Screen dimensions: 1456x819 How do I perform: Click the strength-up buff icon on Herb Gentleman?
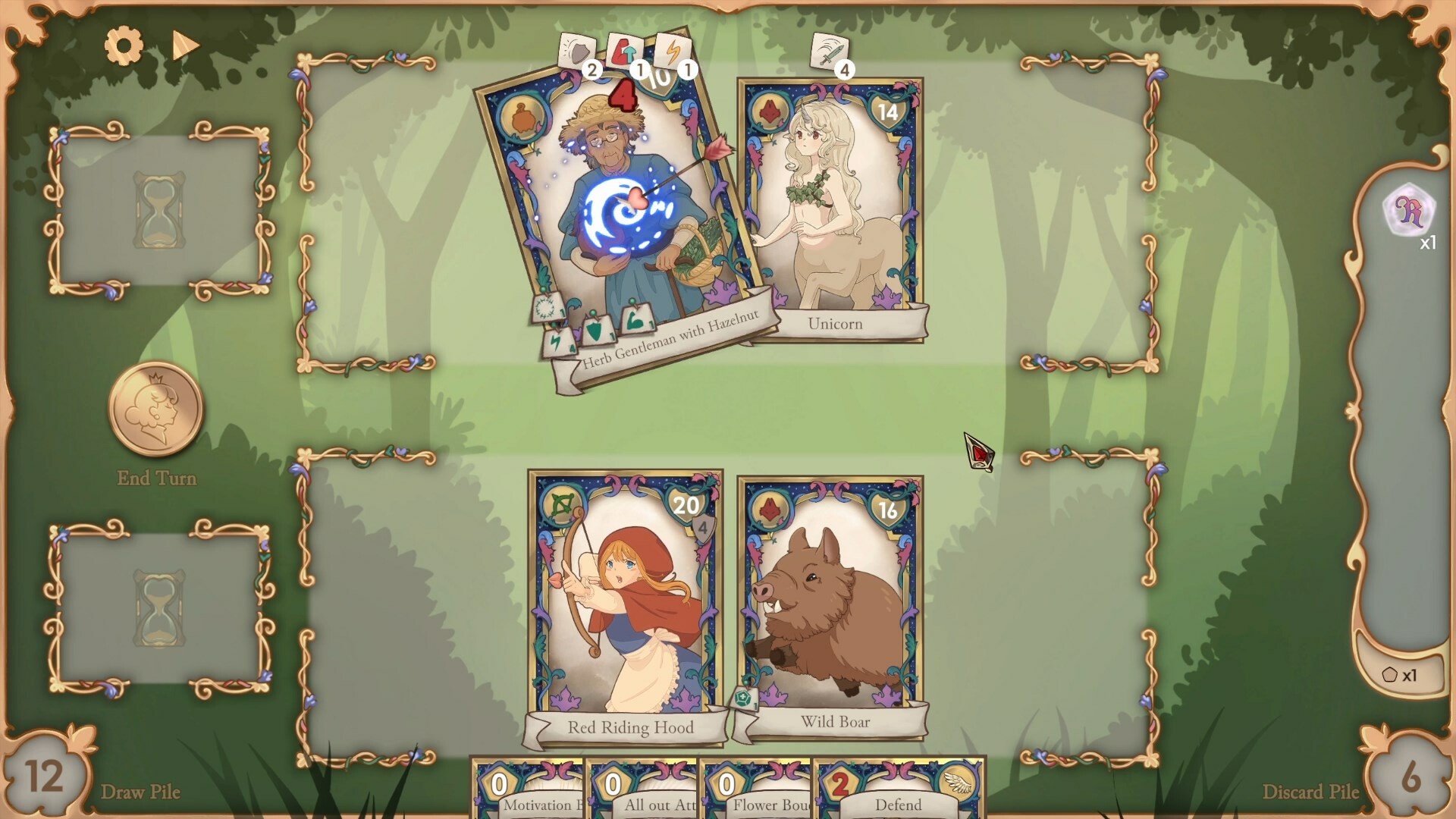pos(625,47)
